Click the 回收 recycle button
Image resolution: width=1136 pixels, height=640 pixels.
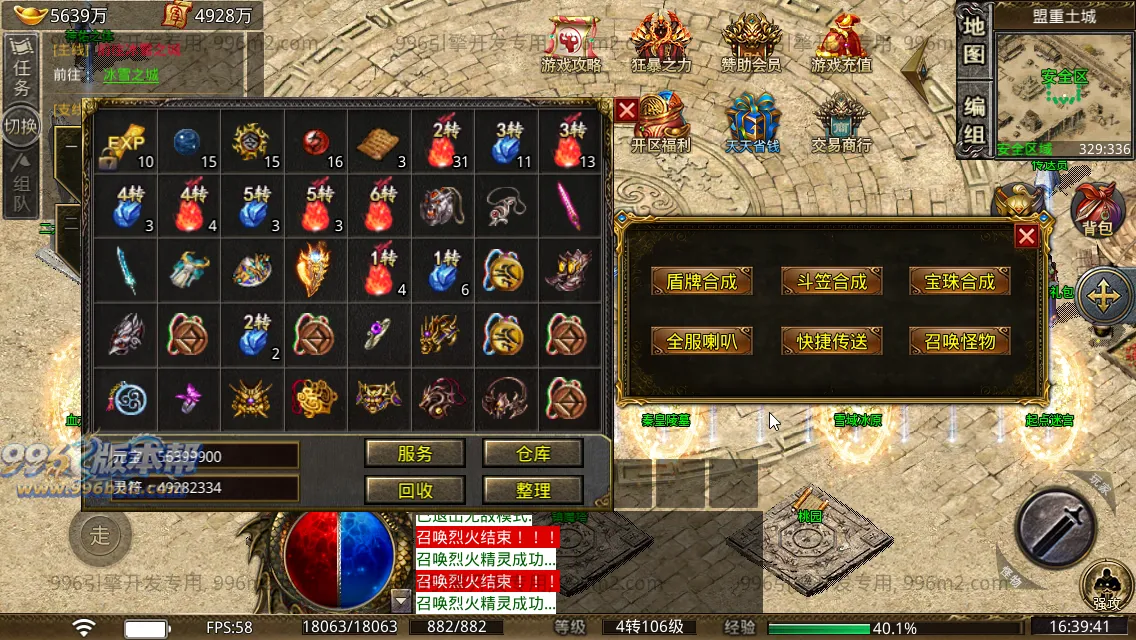(415, 490)
